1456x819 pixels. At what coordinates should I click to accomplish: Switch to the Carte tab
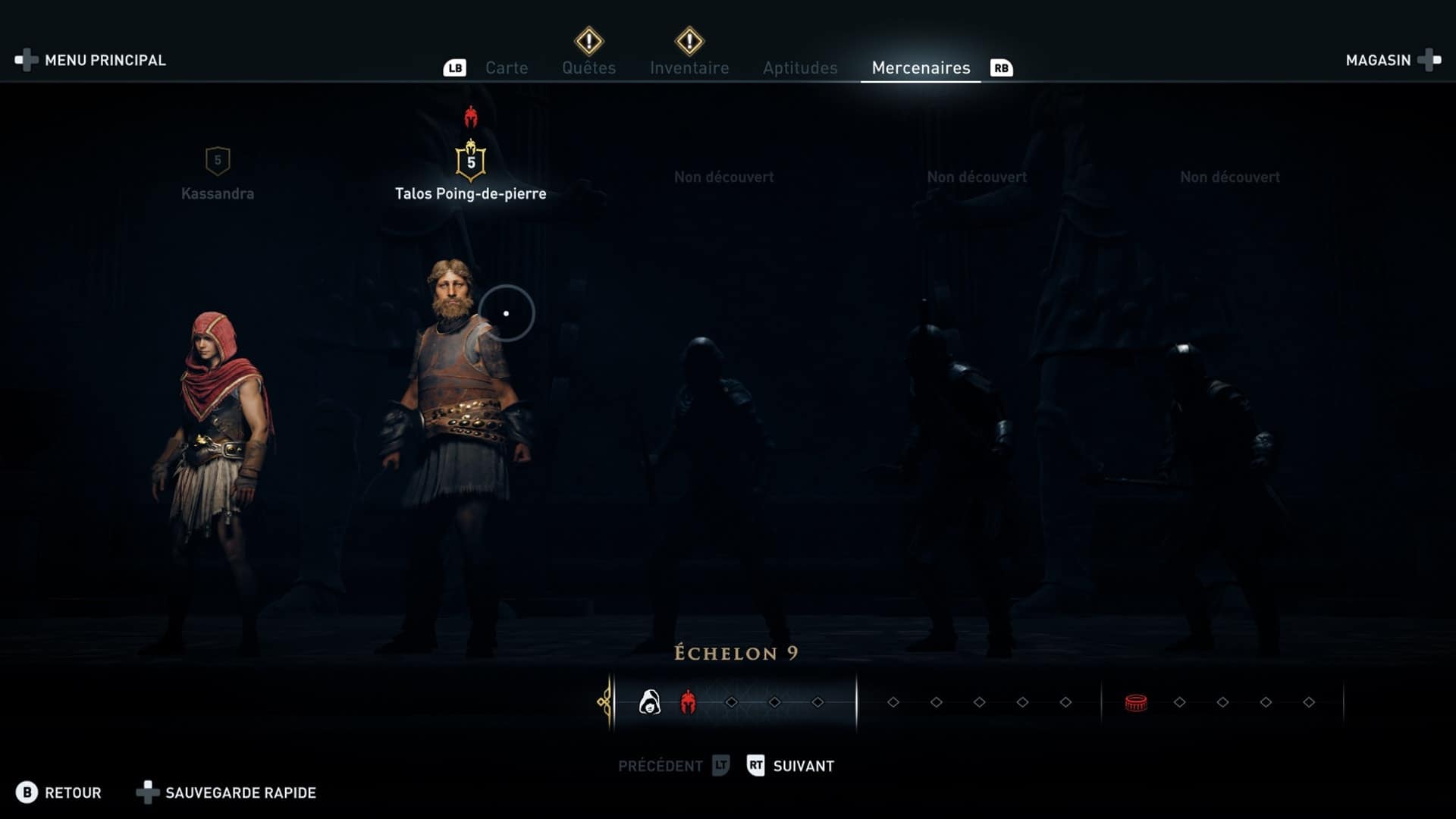506,68
